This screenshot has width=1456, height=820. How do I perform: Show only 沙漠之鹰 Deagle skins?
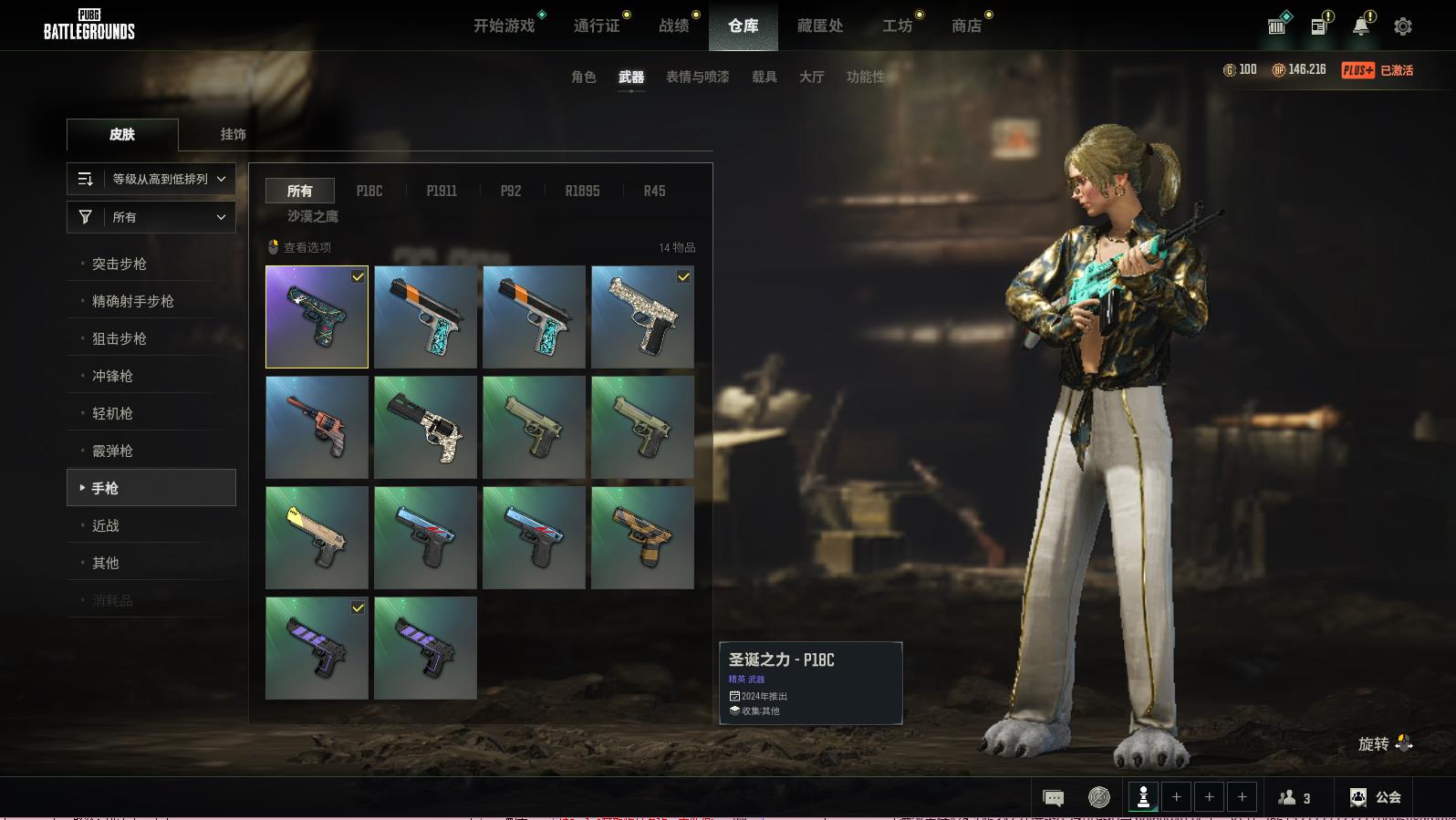click(313, 216)
